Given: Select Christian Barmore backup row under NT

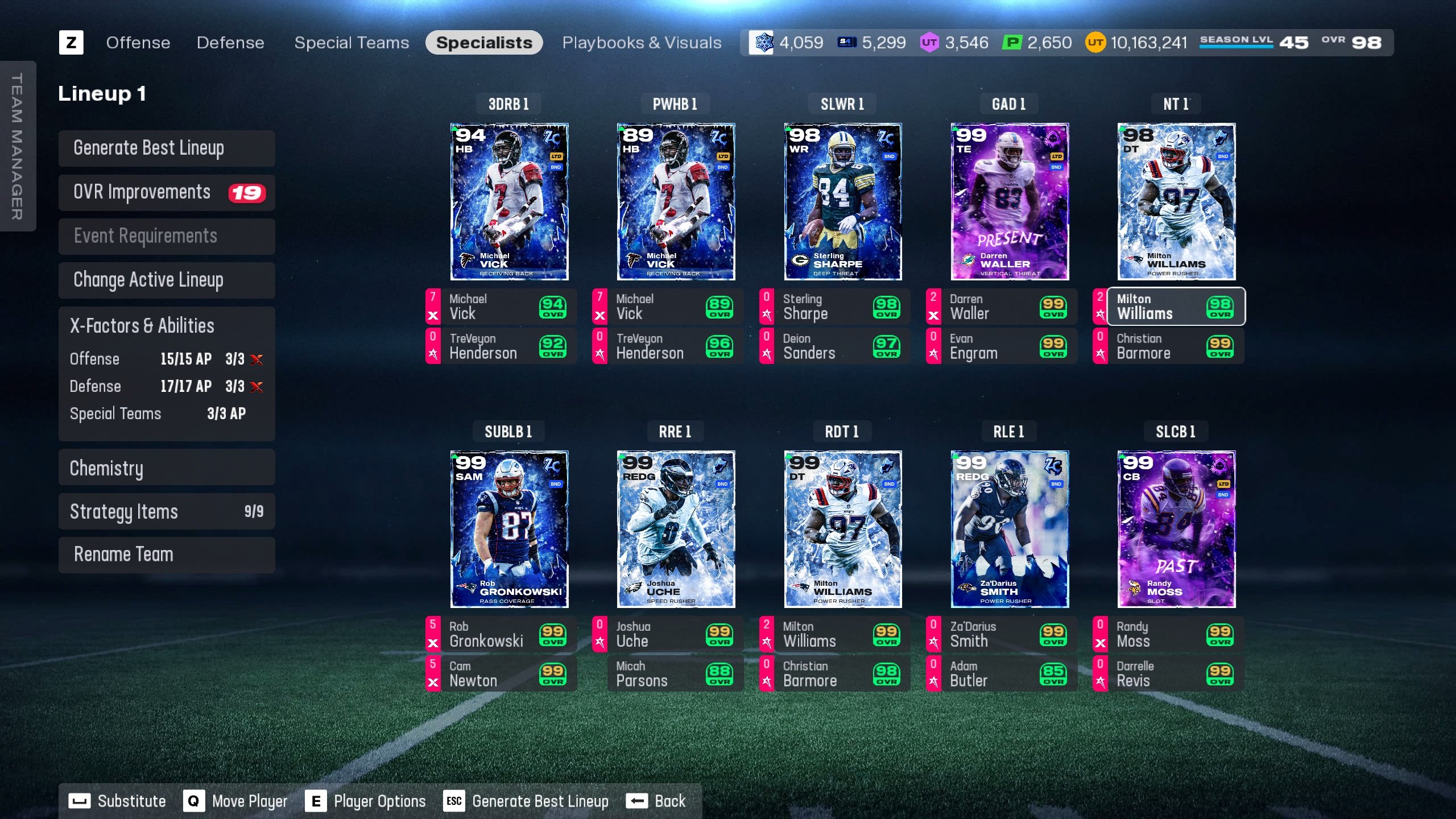Looking at the screenshot, I should (x=1169, y=346).
